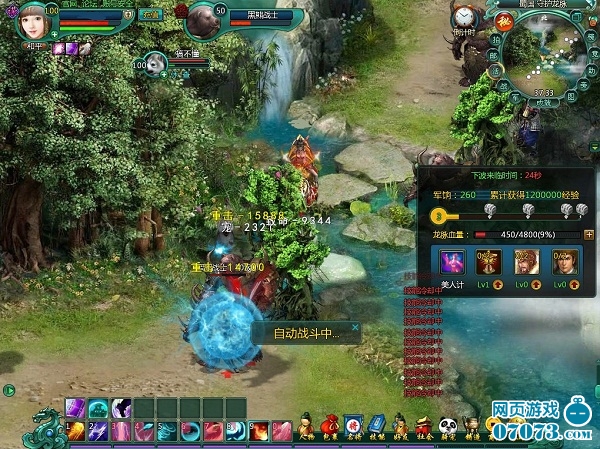Expand the 龙脉血量 plus button
Viewport: 600px width, 449px height.
pyautogui.click(x=588, y=235)
